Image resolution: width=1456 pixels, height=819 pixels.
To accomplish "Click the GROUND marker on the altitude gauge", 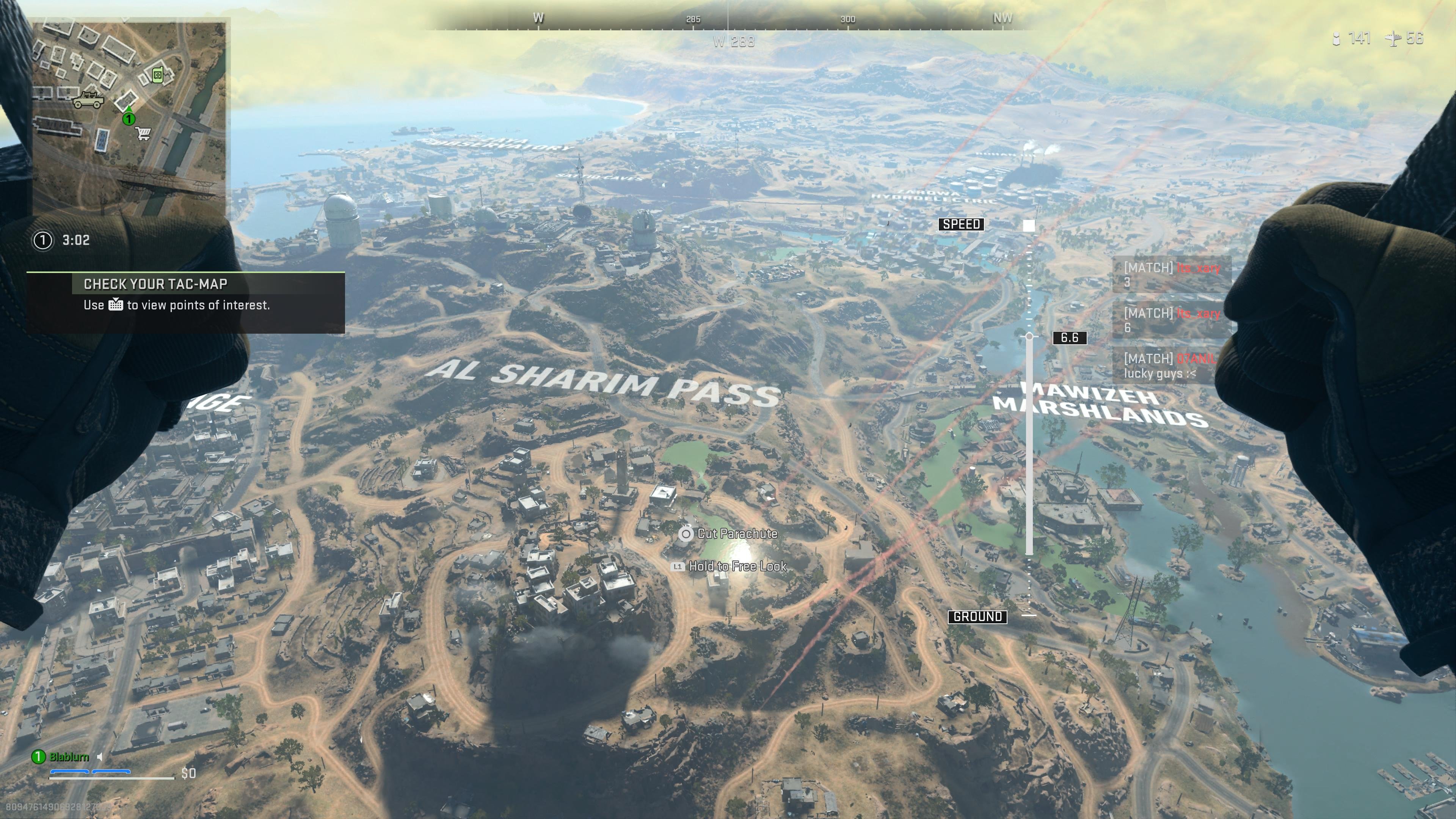I will 978,618.
